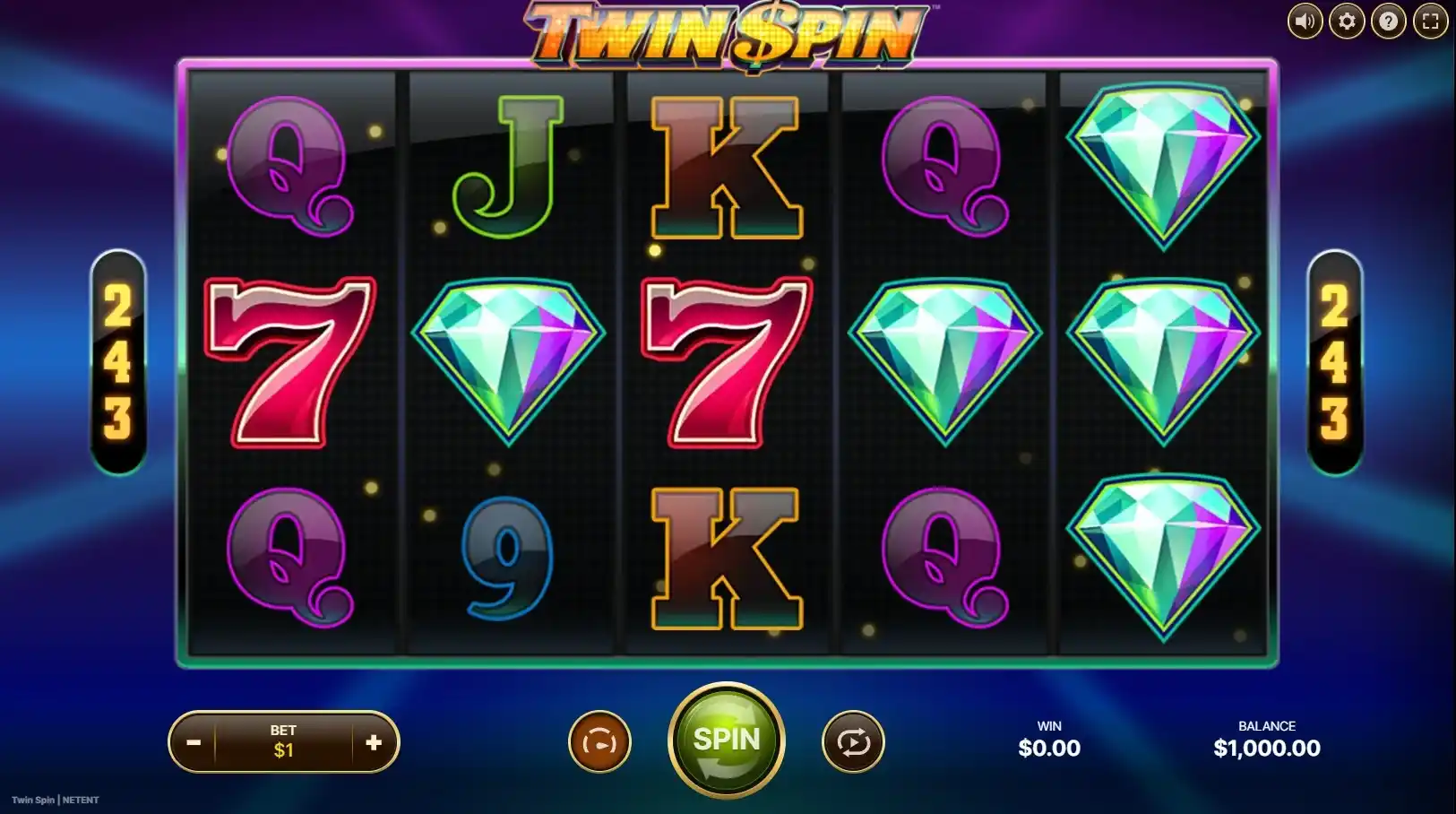Switch to fullscreen mode
Viewport: 1456px width, 814px height.
point(1430,22)
